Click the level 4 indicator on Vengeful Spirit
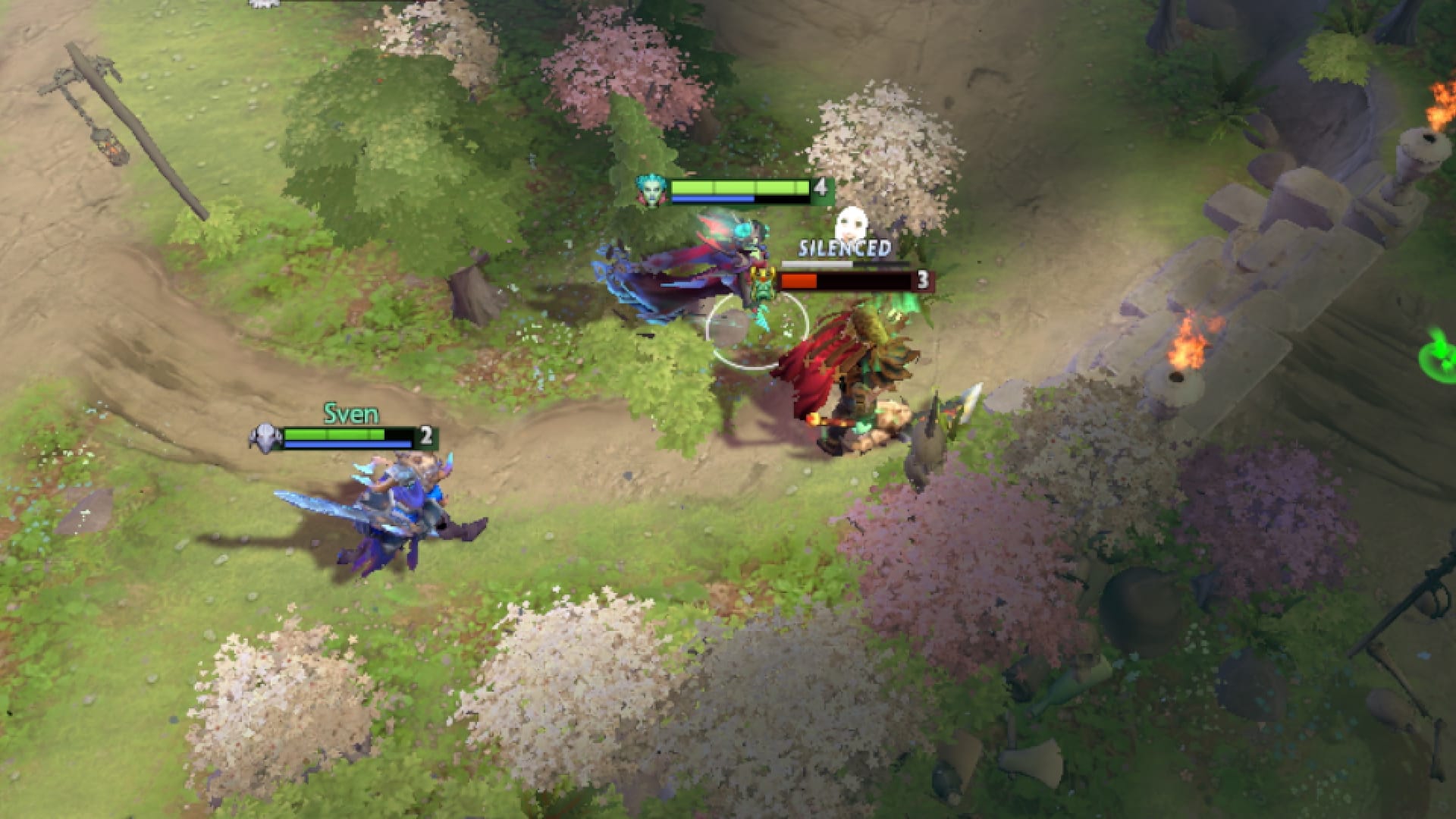Image resolution: width=1456 pixels, height=819 pixels. 817,189
